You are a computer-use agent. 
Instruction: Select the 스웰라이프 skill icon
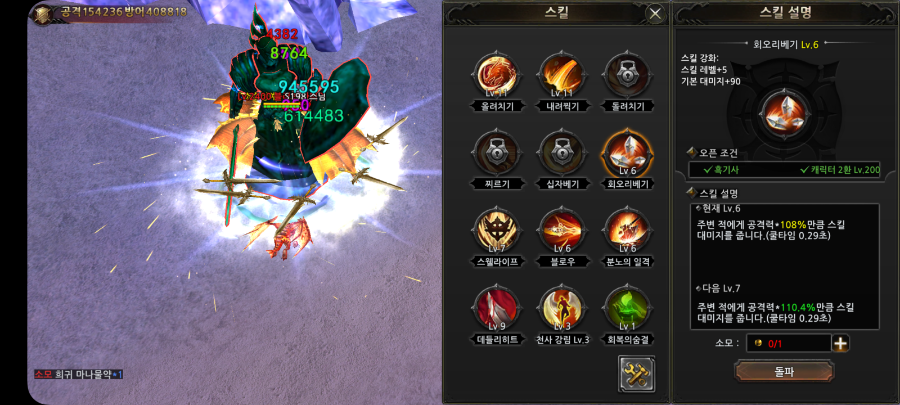(x=492, y=230)
